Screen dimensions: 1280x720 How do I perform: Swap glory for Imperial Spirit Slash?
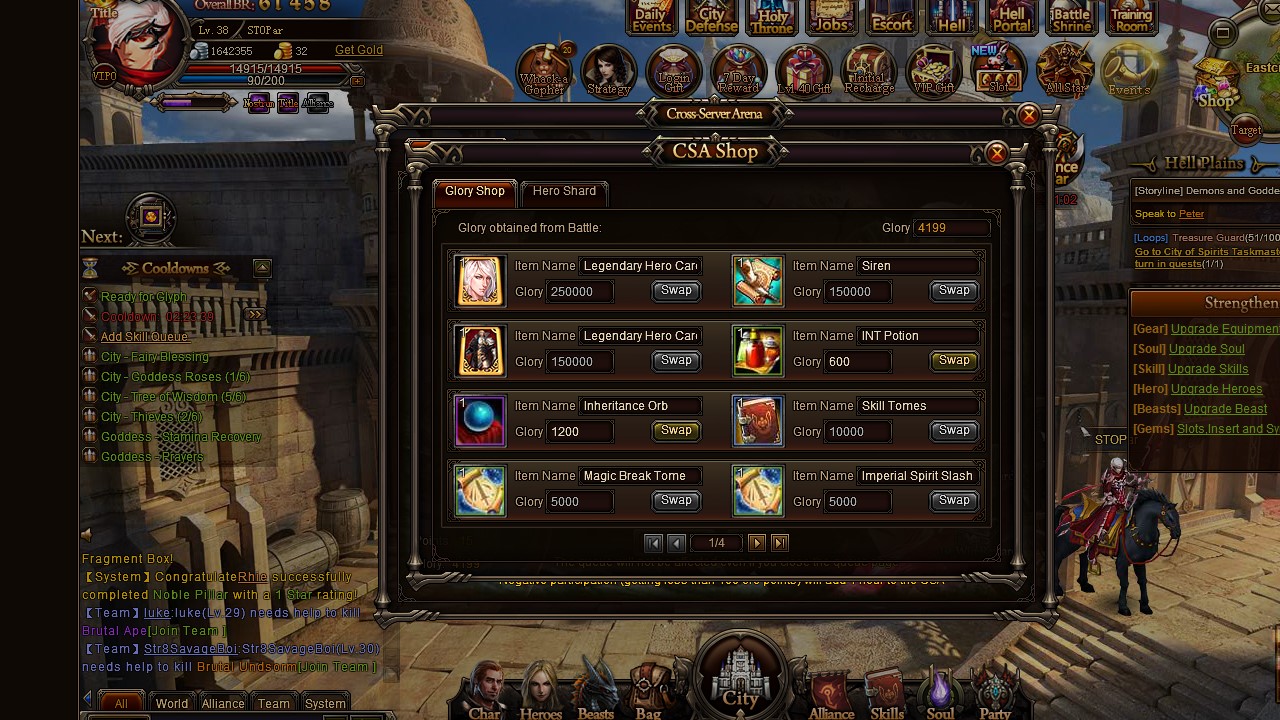click(x=953, y=501)
